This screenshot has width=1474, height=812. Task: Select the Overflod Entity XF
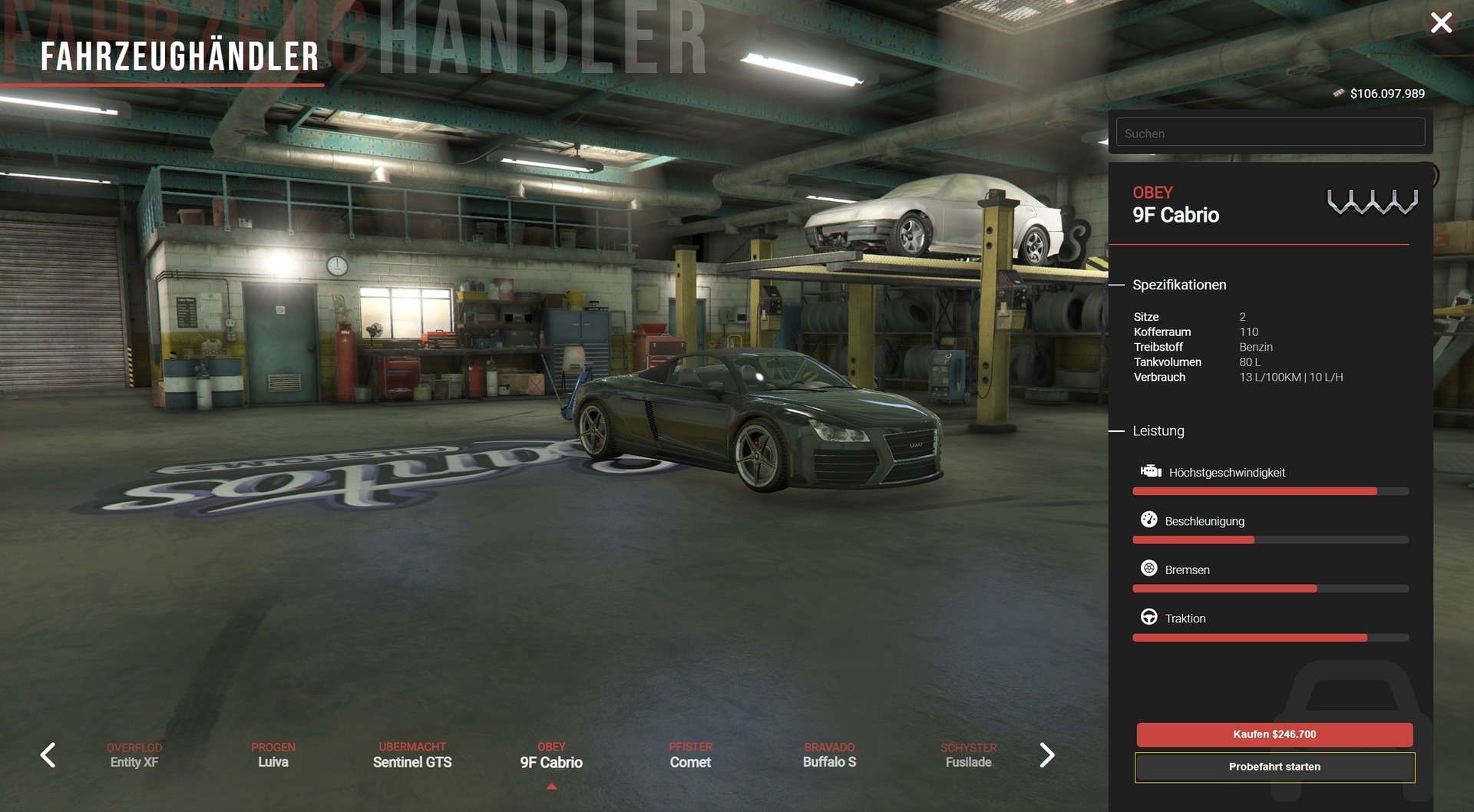134,755
